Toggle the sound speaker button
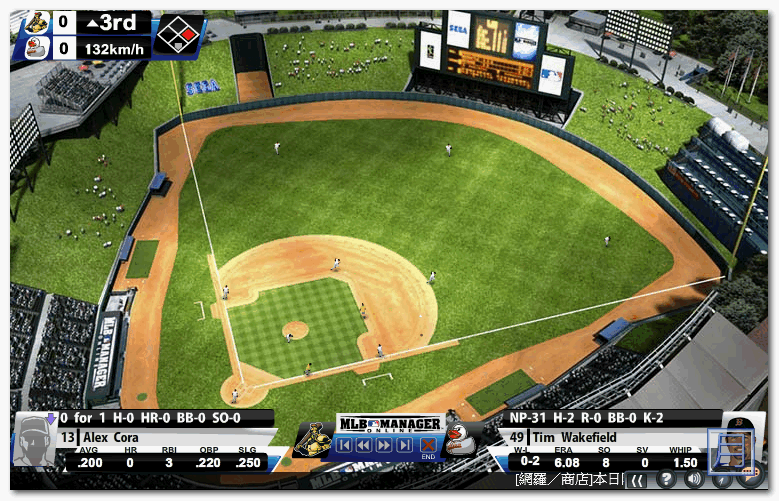 click(694, 480)
